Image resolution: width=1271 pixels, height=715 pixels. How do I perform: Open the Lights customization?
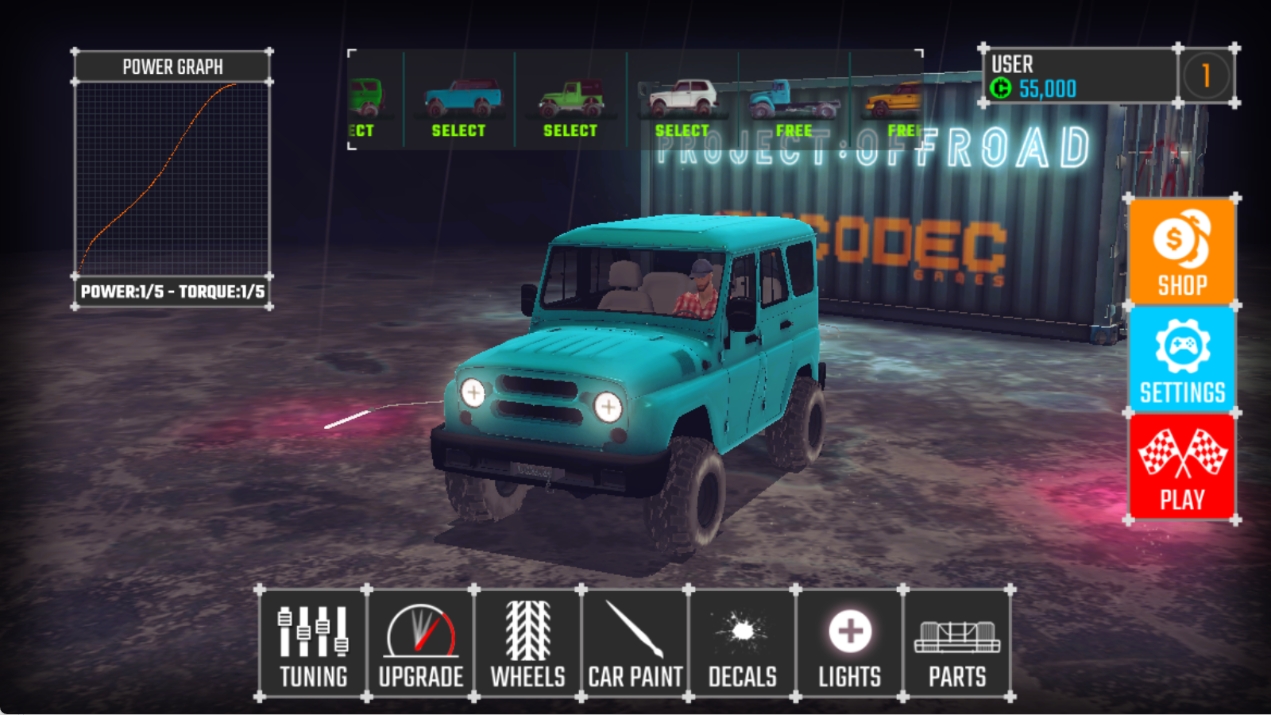point(849,643)
